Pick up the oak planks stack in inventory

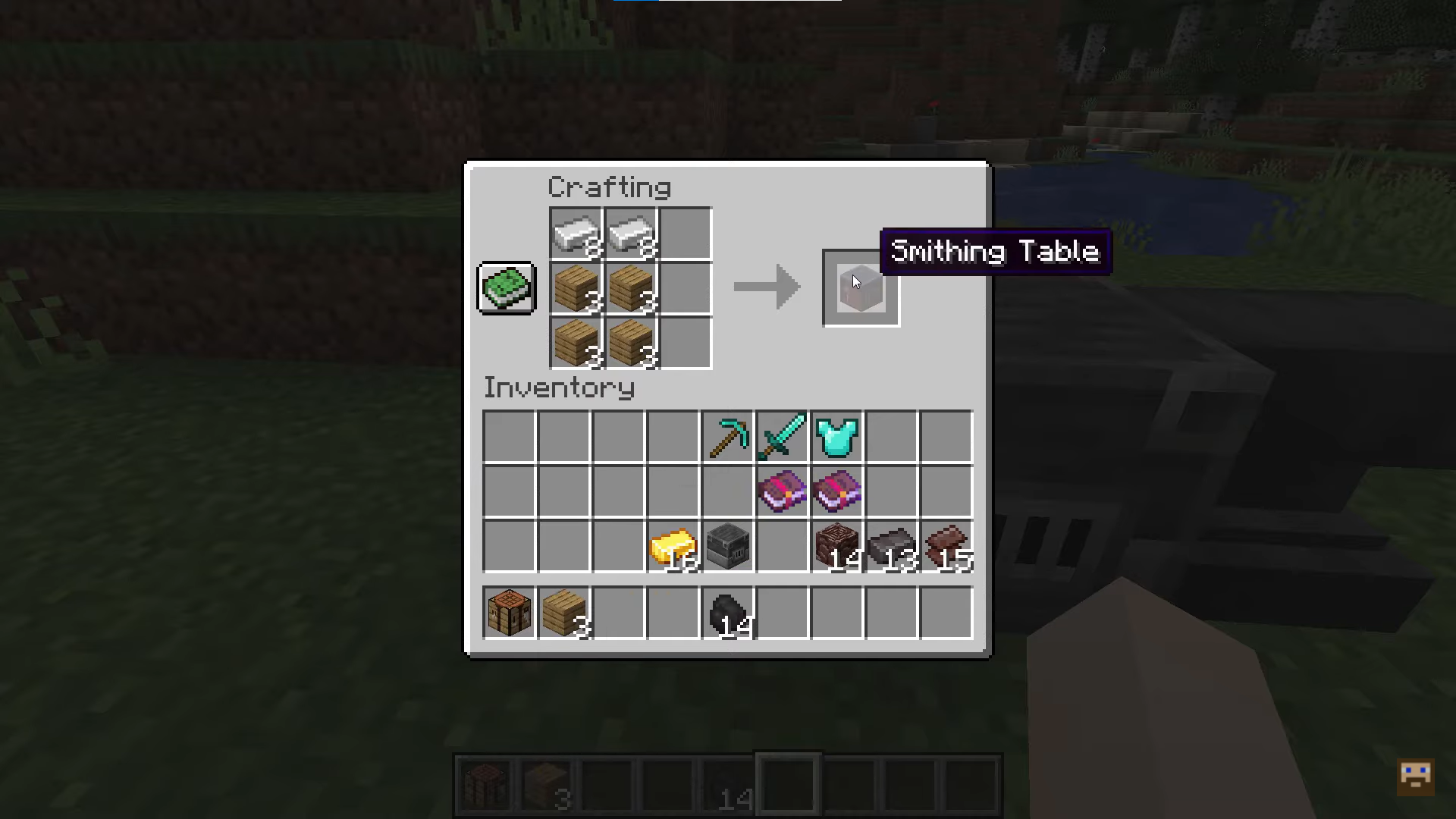563,613
